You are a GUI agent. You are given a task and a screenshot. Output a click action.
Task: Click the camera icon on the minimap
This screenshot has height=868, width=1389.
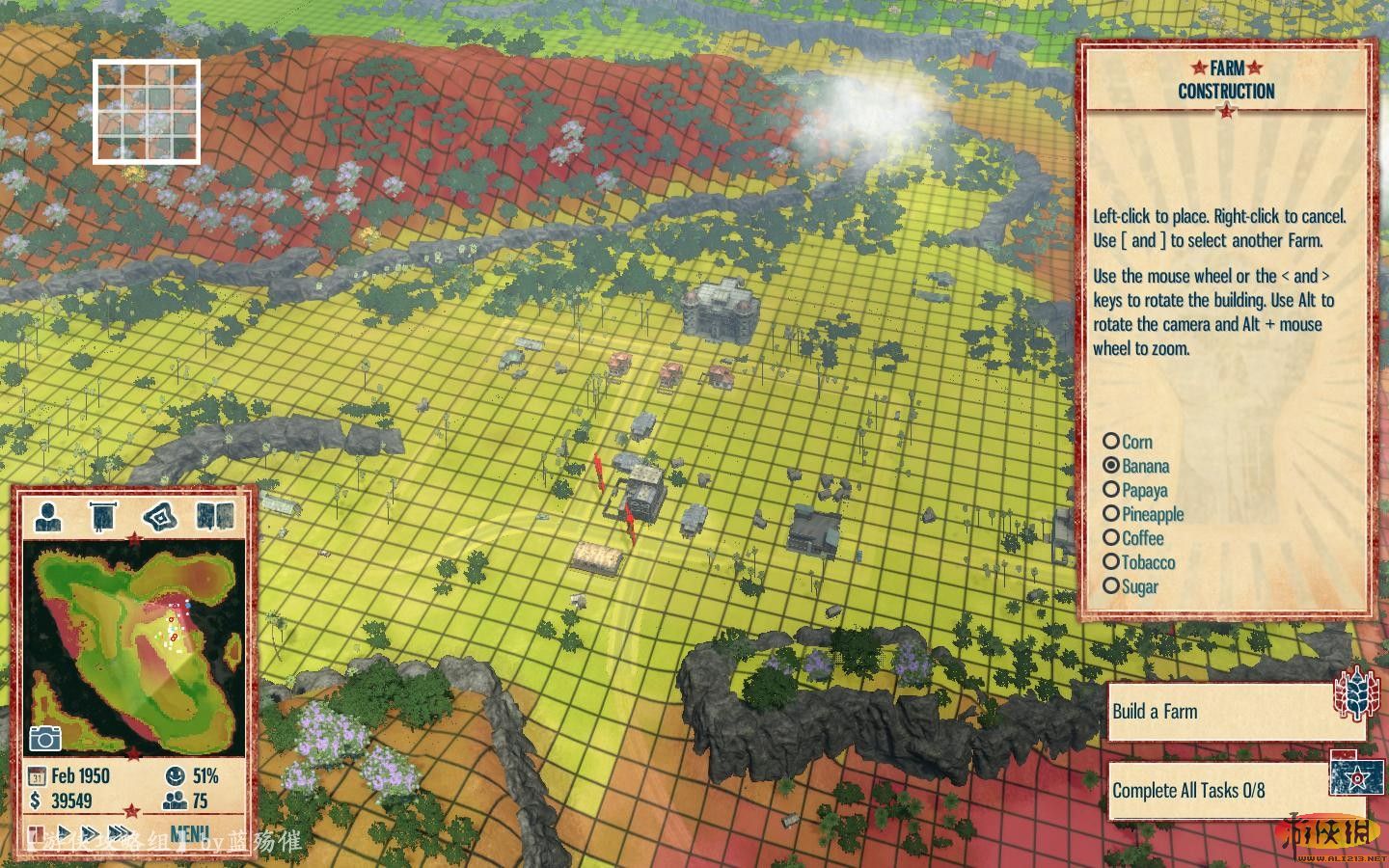coord(44,738)
